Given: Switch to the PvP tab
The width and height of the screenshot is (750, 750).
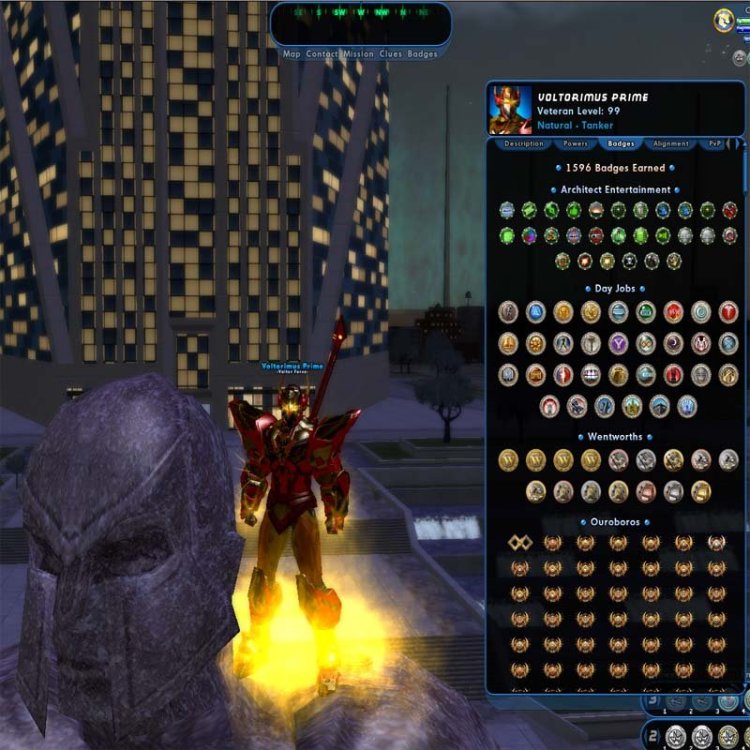Looking at the screenshot, I should pos(714,144).
